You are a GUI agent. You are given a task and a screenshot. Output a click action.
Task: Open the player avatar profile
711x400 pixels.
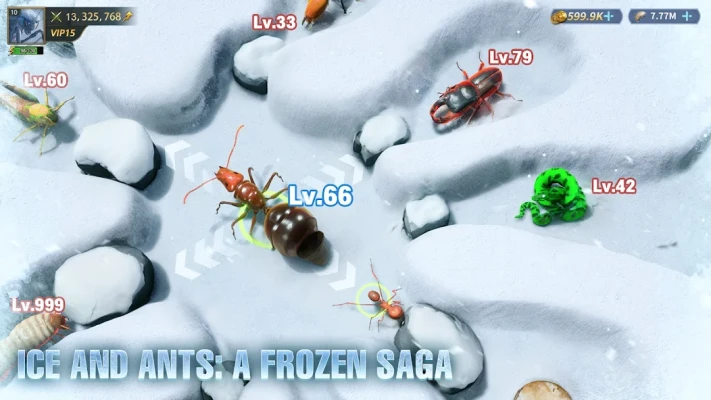point(25,28)
